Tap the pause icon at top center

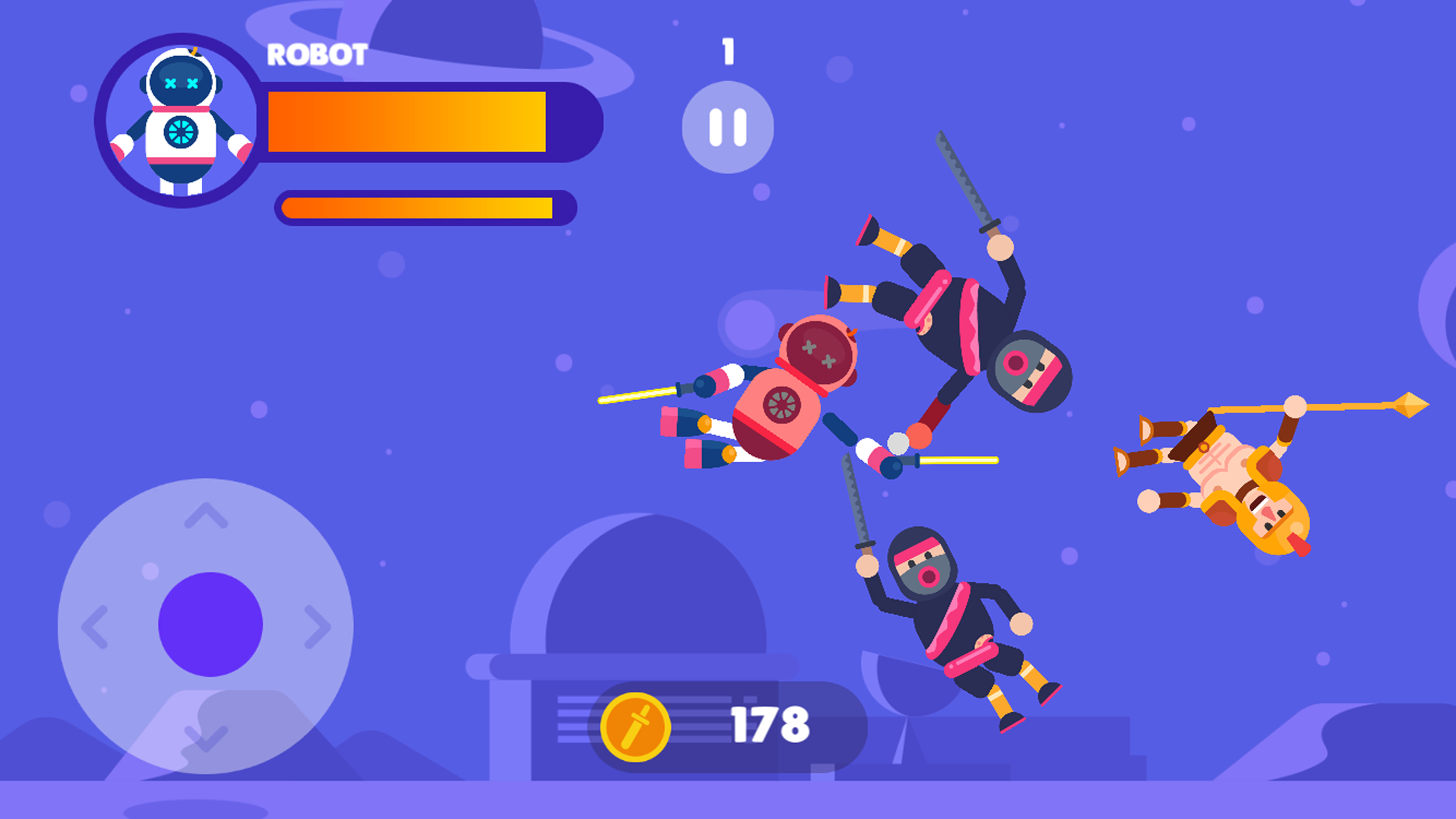coord(727,127)
